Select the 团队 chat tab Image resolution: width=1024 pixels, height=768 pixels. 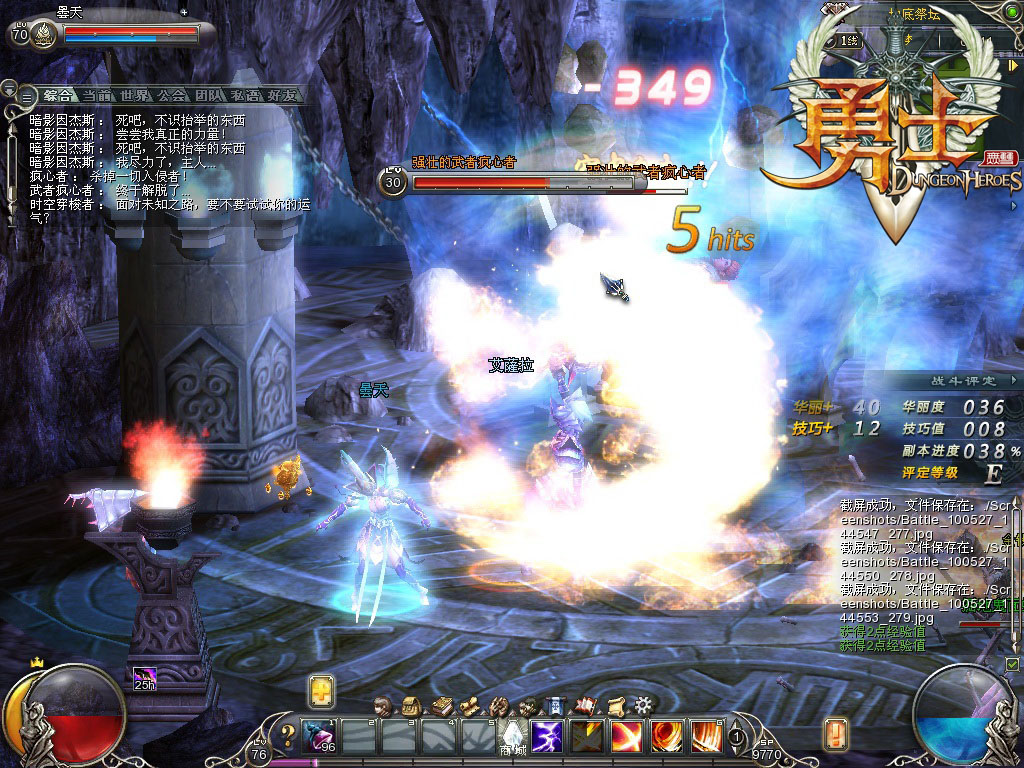(x=209, y=96)
